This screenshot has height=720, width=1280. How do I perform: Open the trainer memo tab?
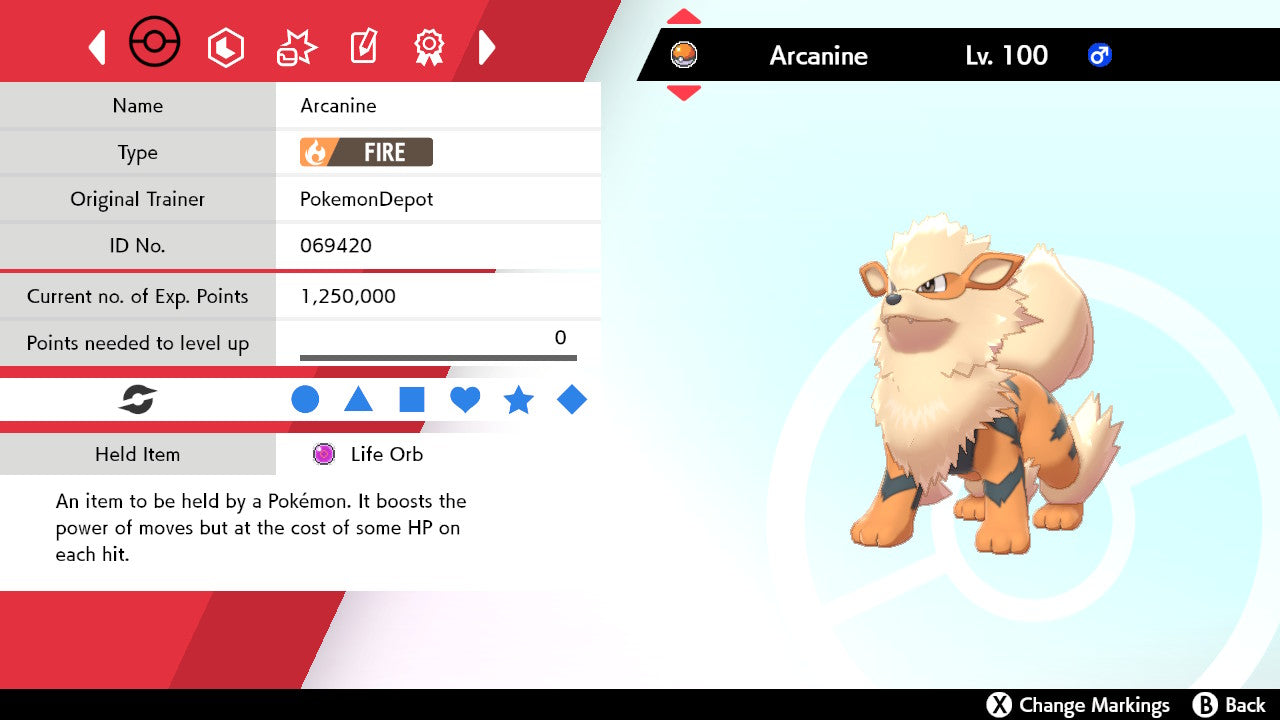362,47
